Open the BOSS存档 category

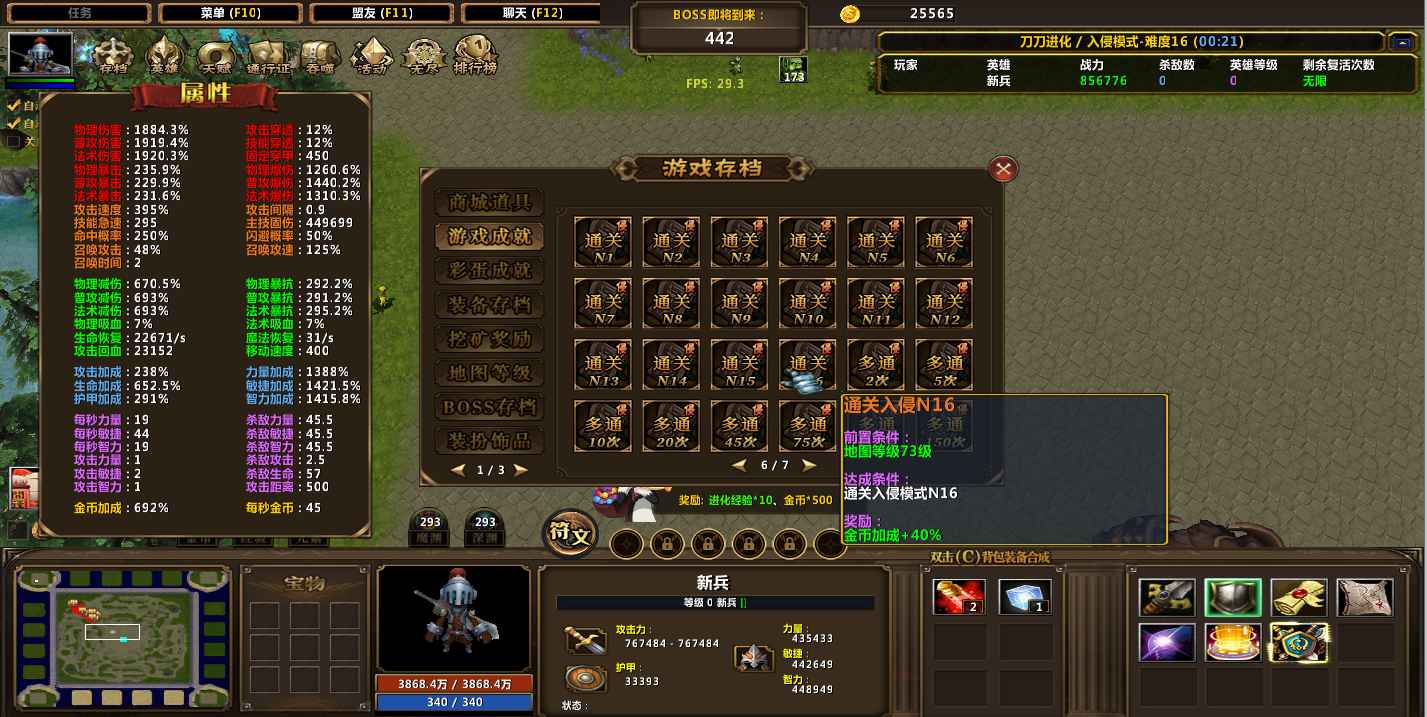490,407
